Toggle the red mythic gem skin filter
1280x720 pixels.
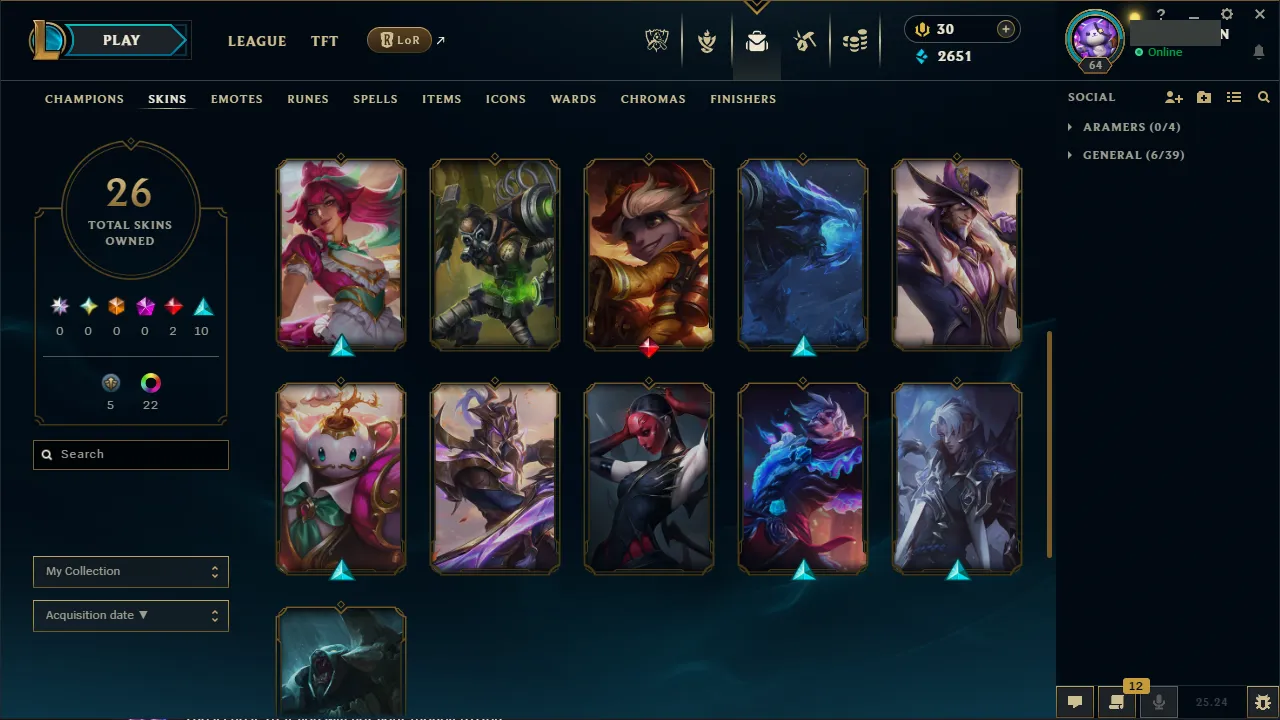(x=172, y=306)
